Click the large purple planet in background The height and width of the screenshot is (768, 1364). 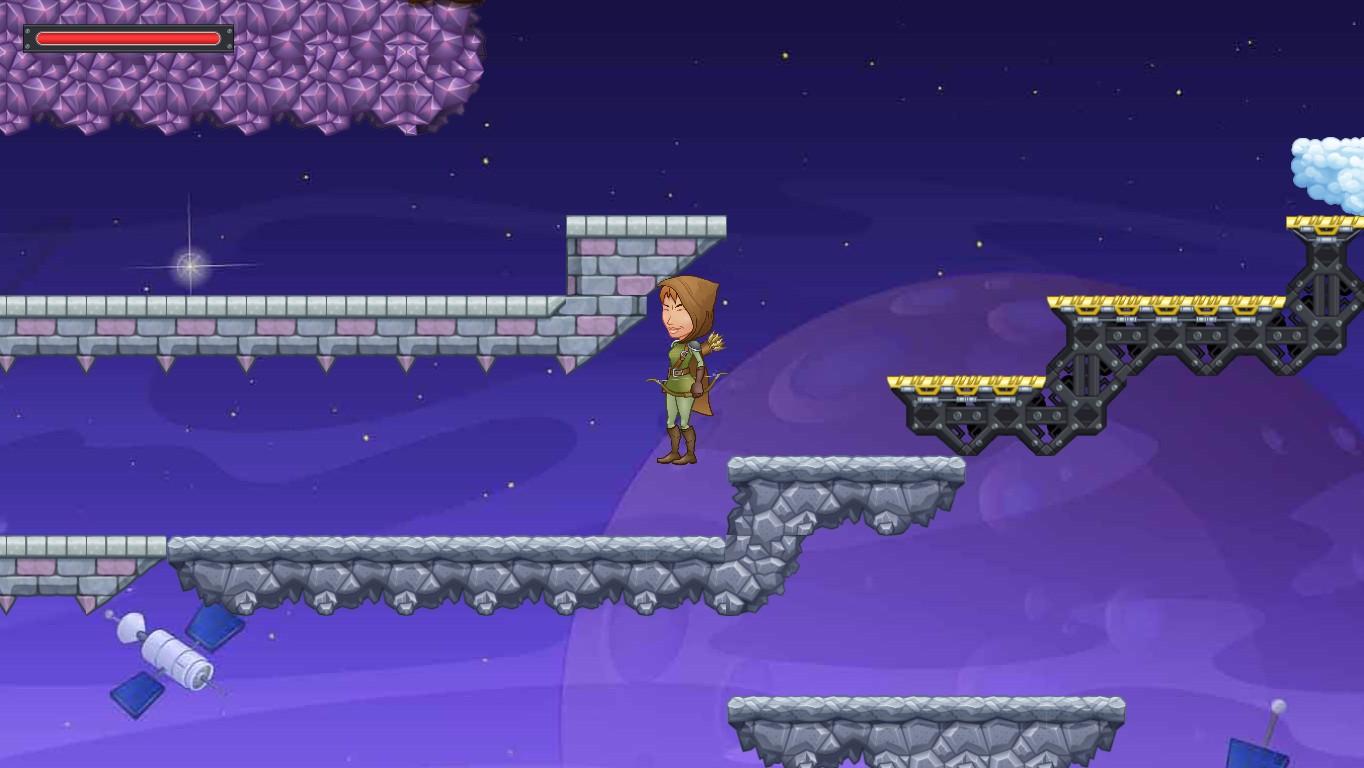coord(900,560)
